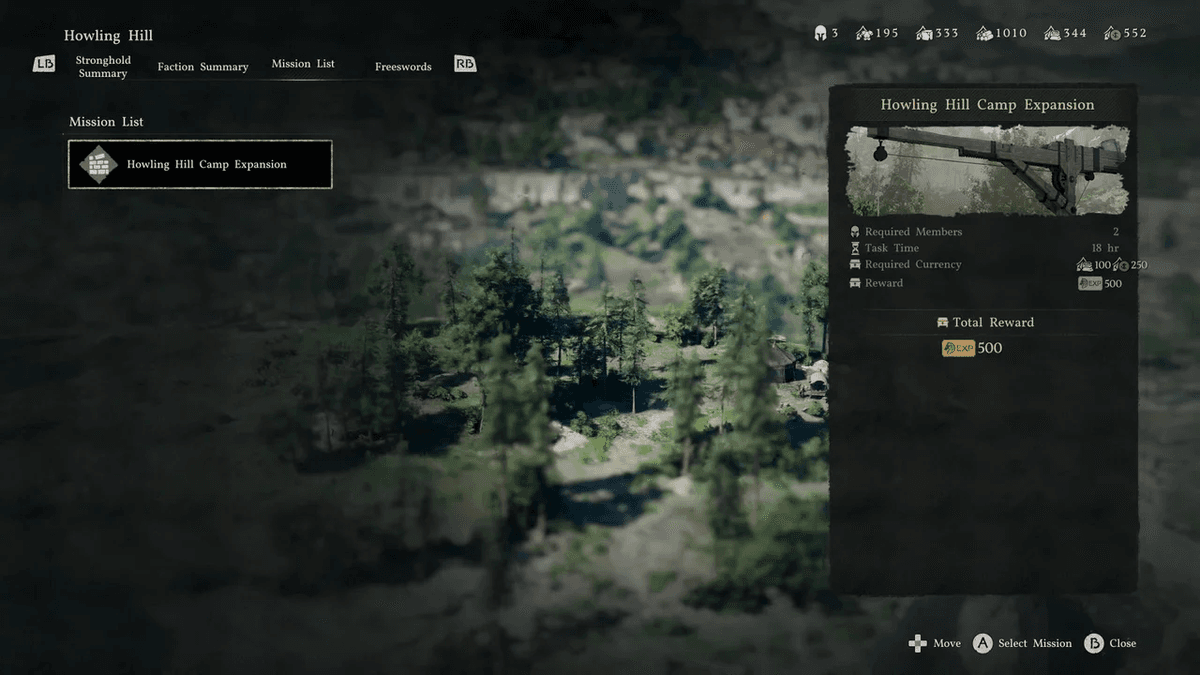Go to the Freeswords tab
This screenshot has width=1200, height=675.
pyautogui.click(x=403, y=67)
